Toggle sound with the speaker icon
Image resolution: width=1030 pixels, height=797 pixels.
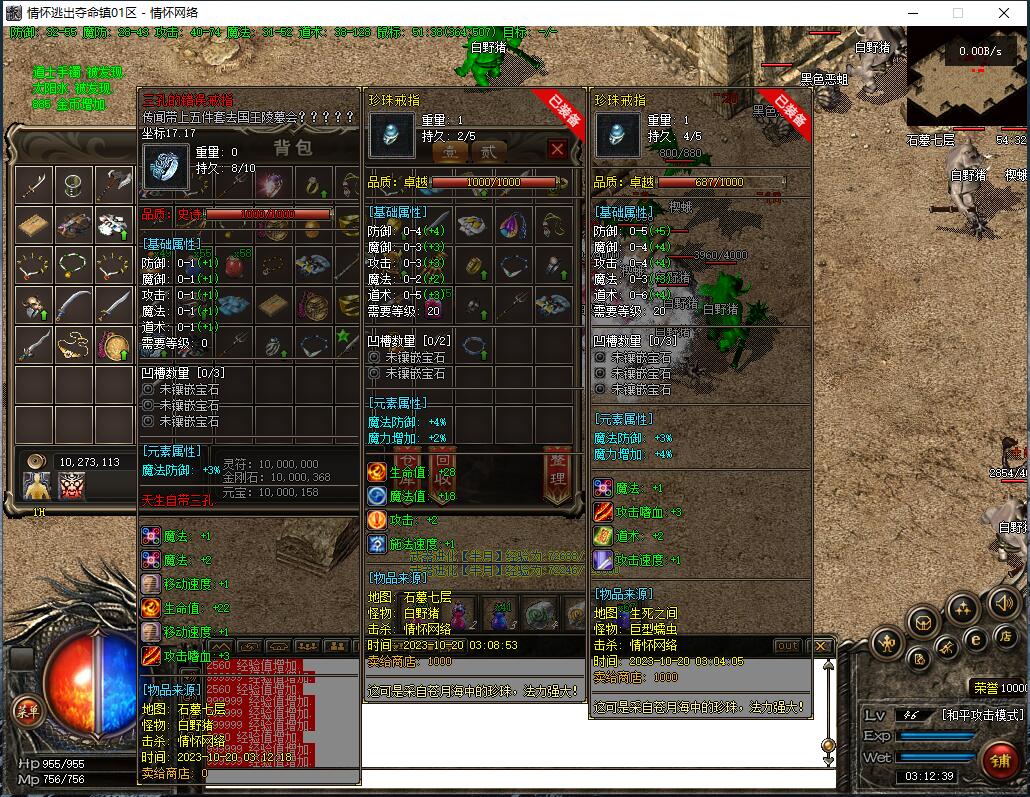click(1003, 602)
